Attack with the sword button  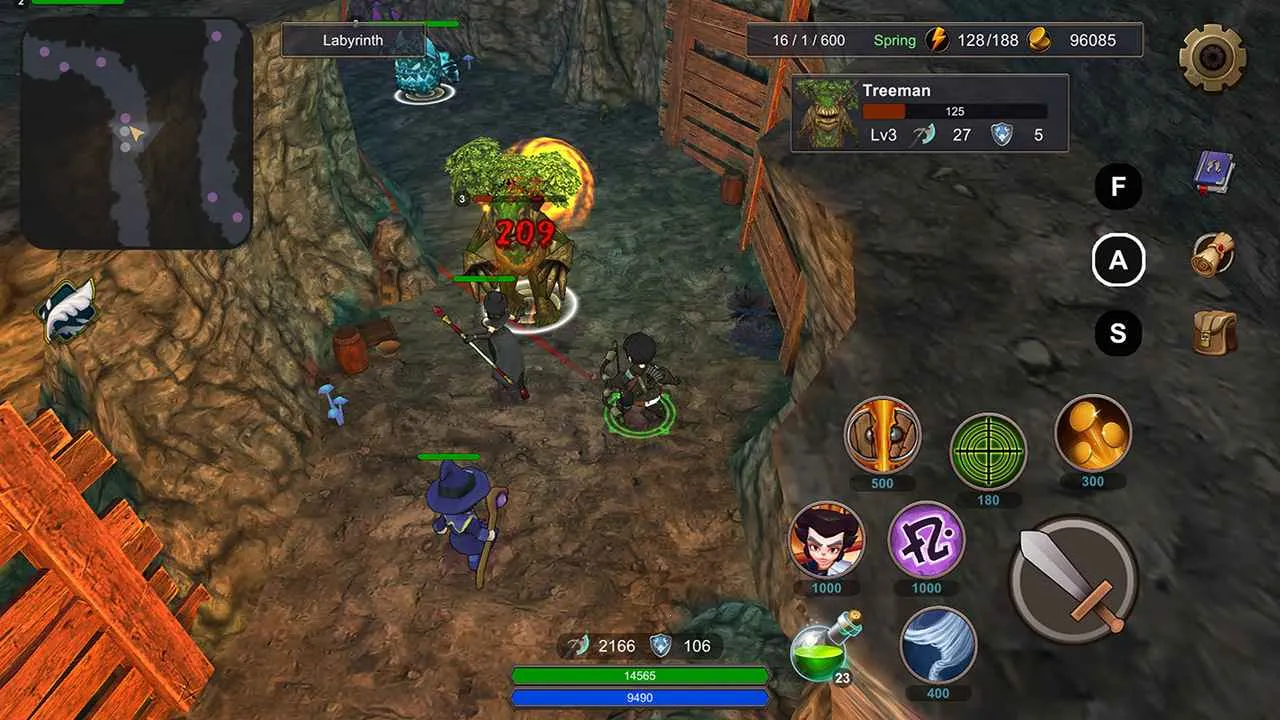(1073, 579)
